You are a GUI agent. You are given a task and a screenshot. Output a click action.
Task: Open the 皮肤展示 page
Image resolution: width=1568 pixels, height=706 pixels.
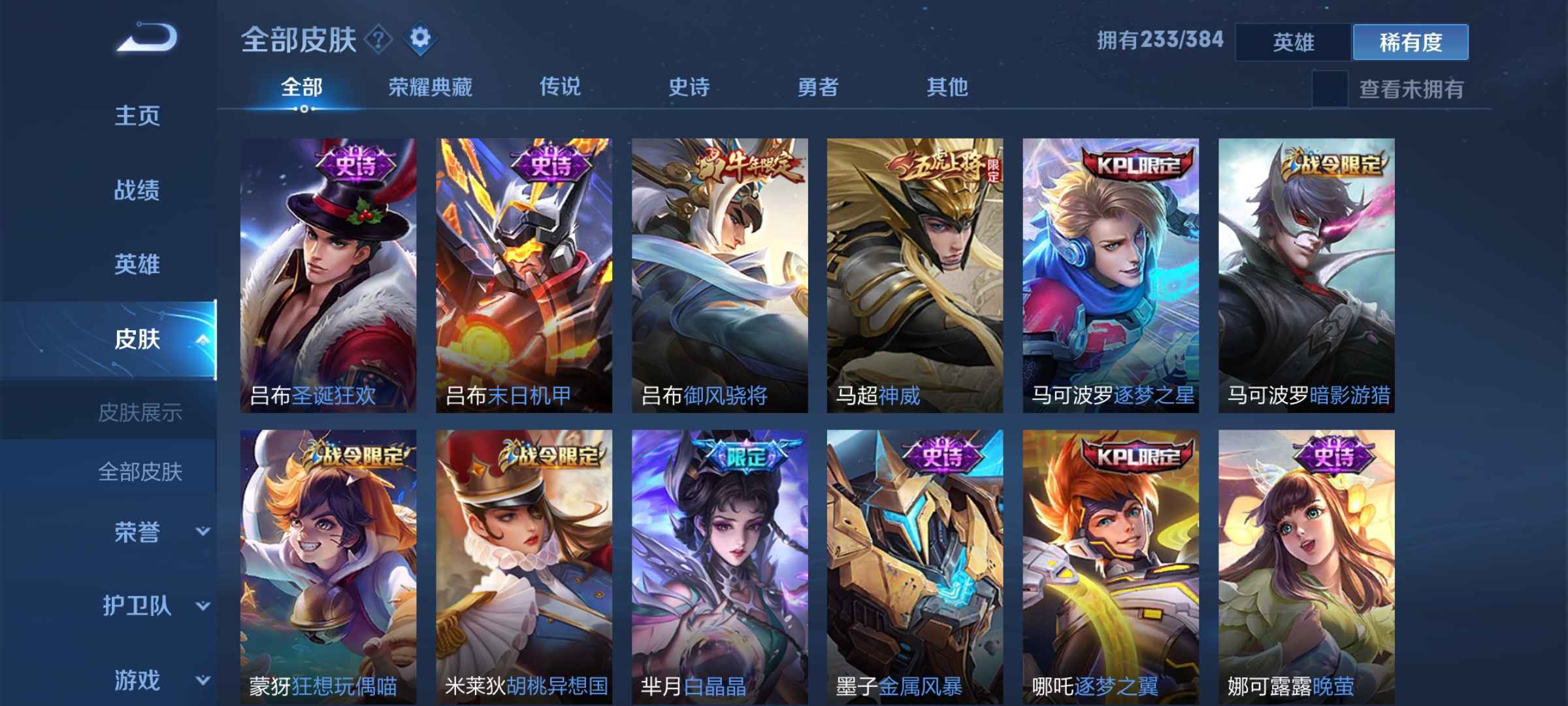[x=142, y=413]
